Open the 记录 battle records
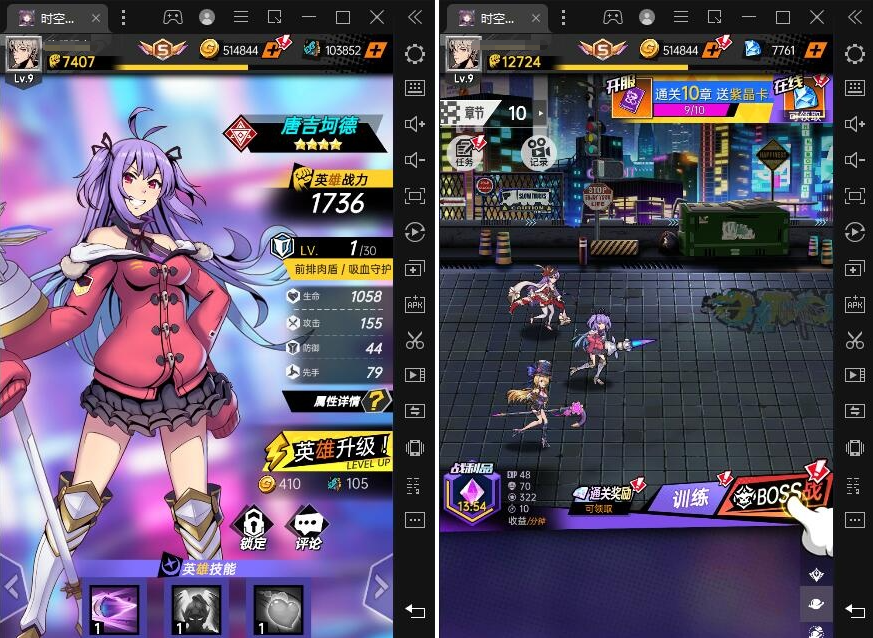The height and width of the screenshot is (638, 873). coord(539,151)
